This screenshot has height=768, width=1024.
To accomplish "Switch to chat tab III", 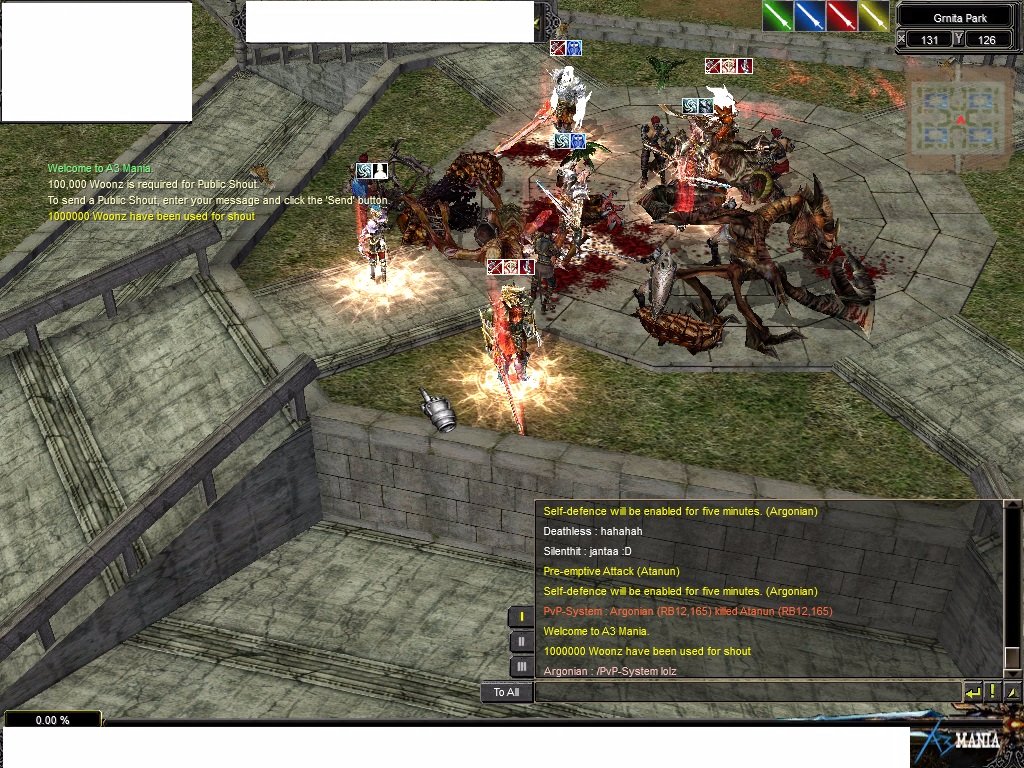I will pyautogui.click(x=521, y=667).
